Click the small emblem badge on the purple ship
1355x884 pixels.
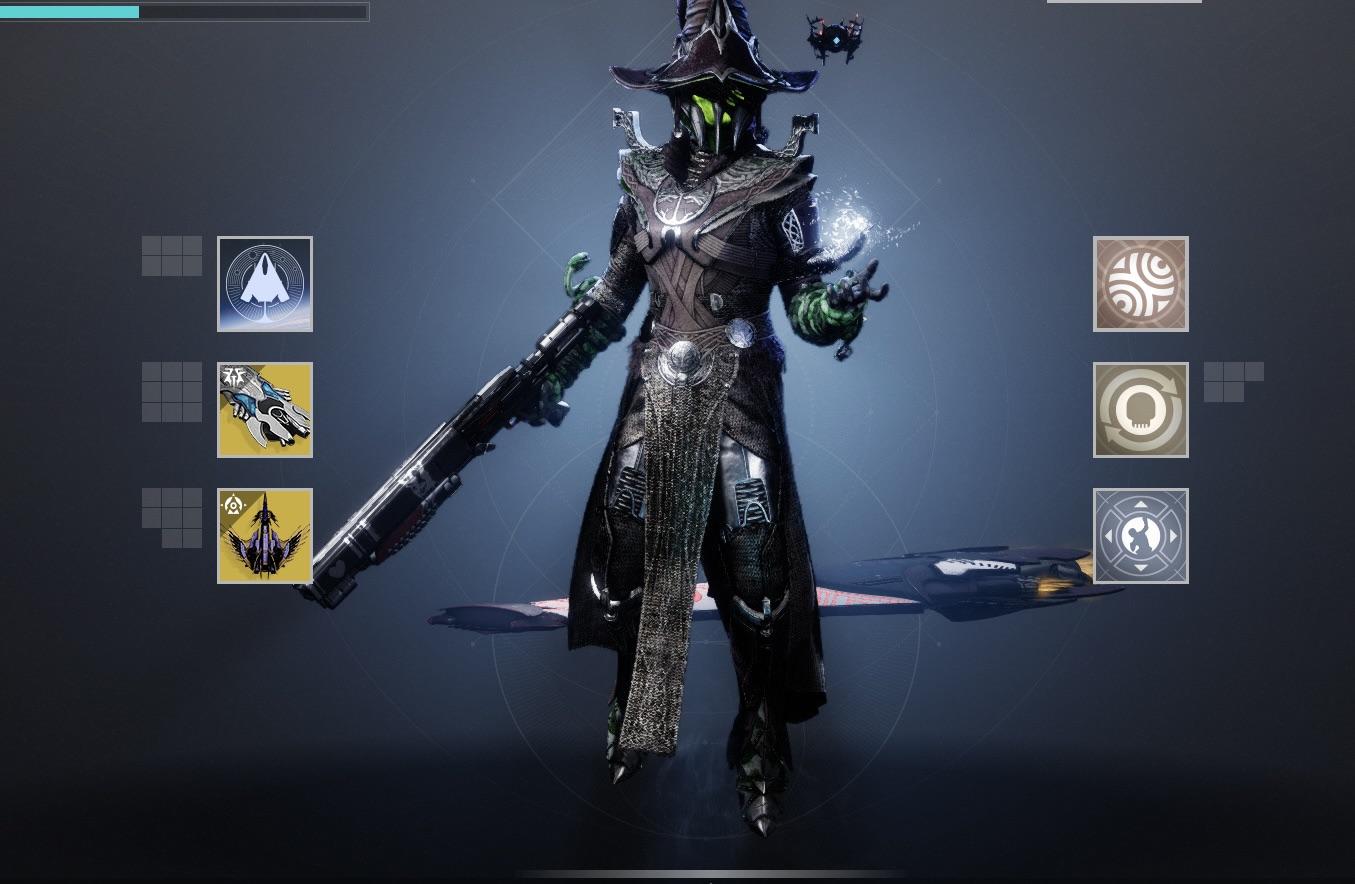pyautogui.click(x=233, y=505)
